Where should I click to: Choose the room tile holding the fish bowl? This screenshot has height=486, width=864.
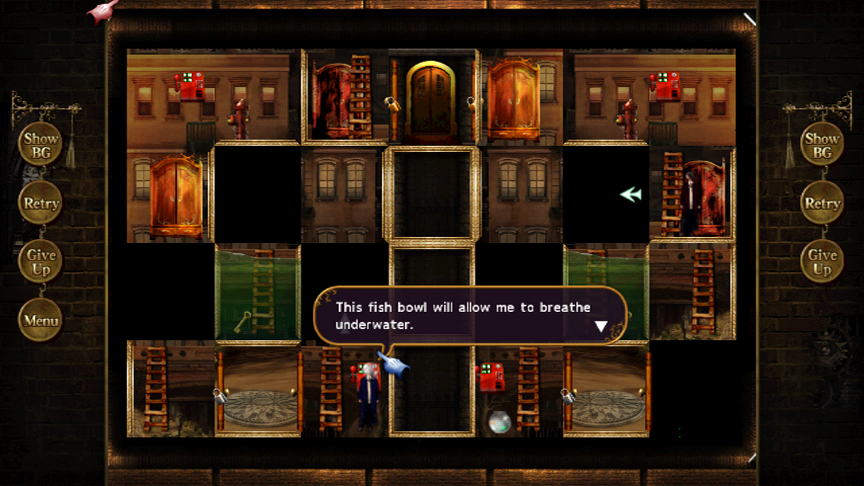tap(518, 390)
